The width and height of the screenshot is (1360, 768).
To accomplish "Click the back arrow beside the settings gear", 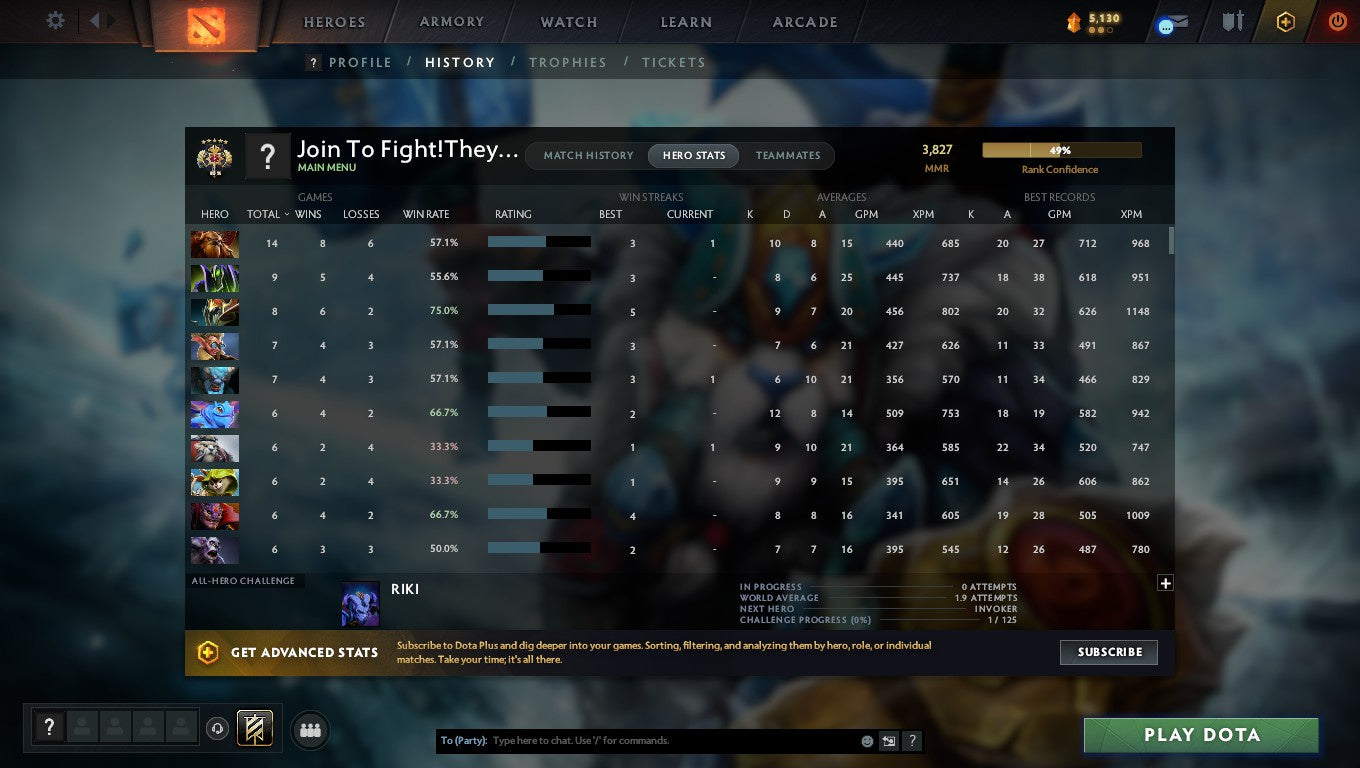I will [x=94, y=20].
